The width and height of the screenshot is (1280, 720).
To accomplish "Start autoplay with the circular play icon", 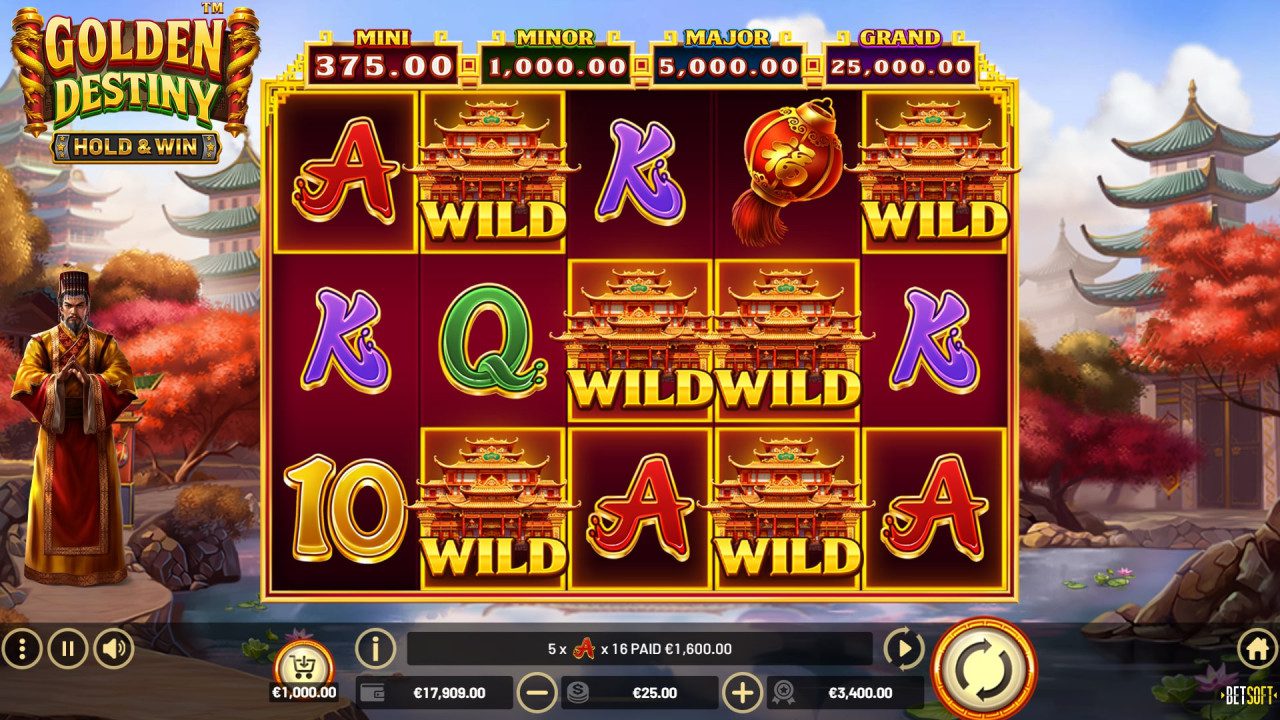I will pyautogui.click(x=905, y=648).
